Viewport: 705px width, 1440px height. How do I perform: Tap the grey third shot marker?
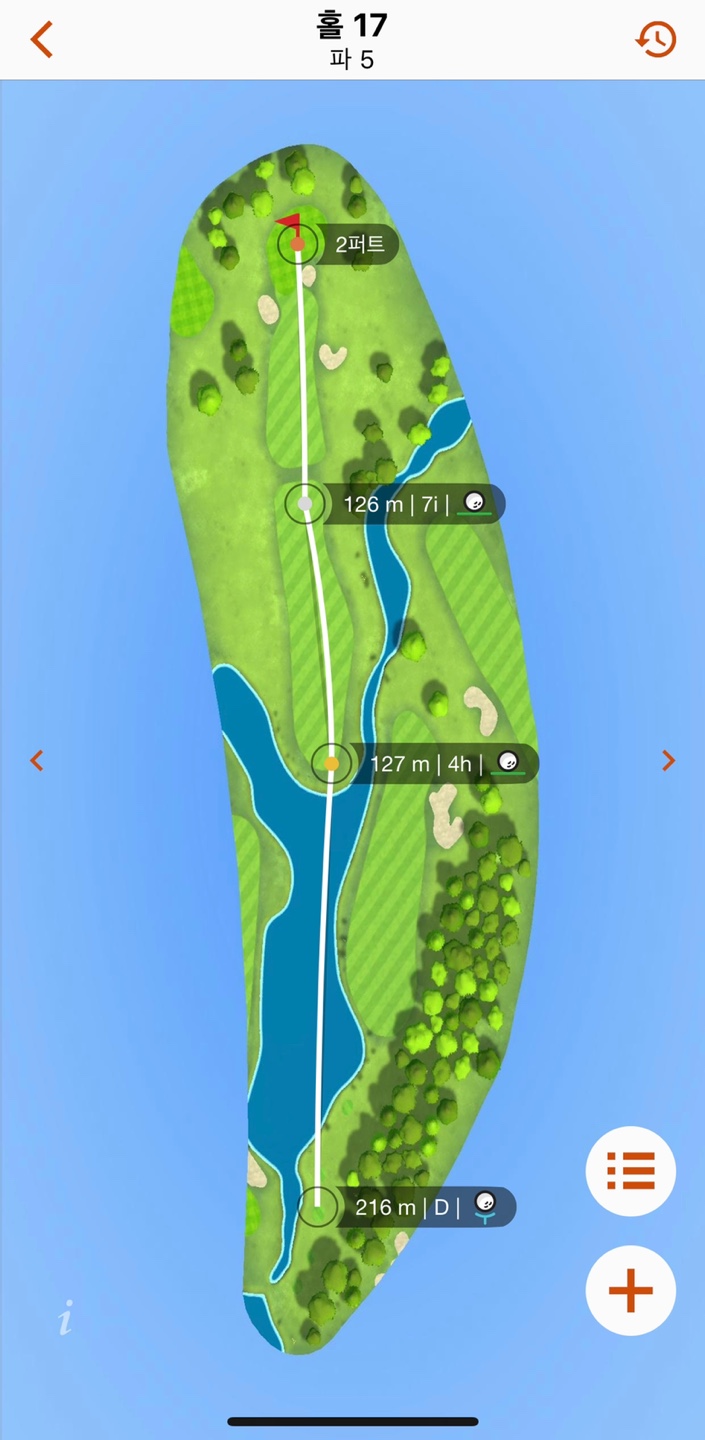point(305,504)
